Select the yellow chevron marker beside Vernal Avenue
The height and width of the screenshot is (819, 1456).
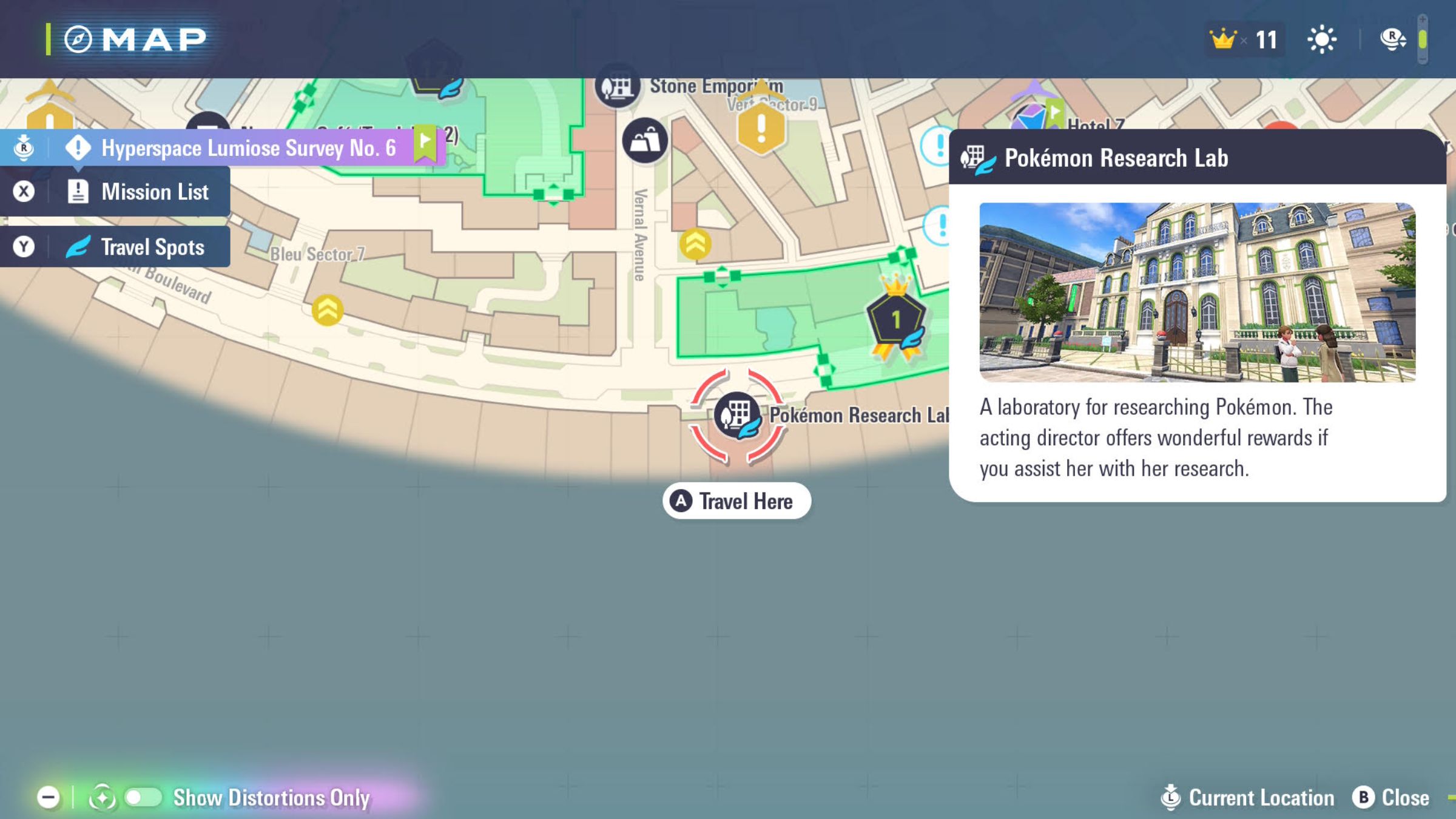695,244
